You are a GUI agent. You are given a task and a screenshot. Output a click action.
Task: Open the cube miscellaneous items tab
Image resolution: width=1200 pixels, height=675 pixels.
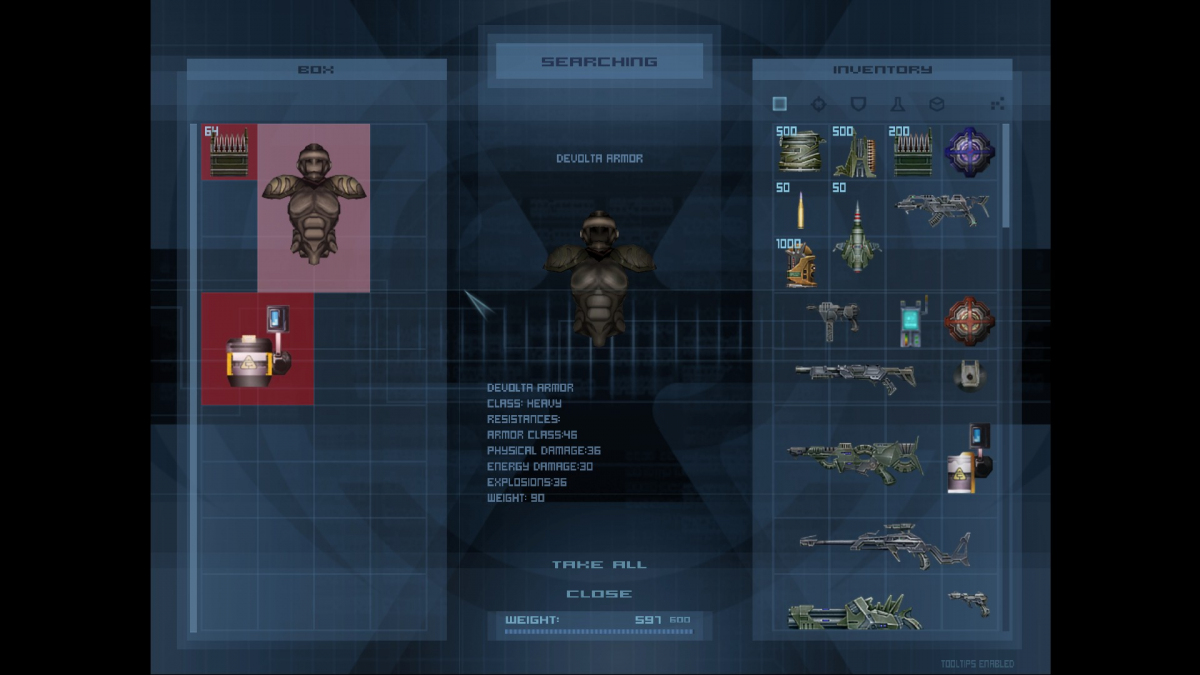pos(937,104)
